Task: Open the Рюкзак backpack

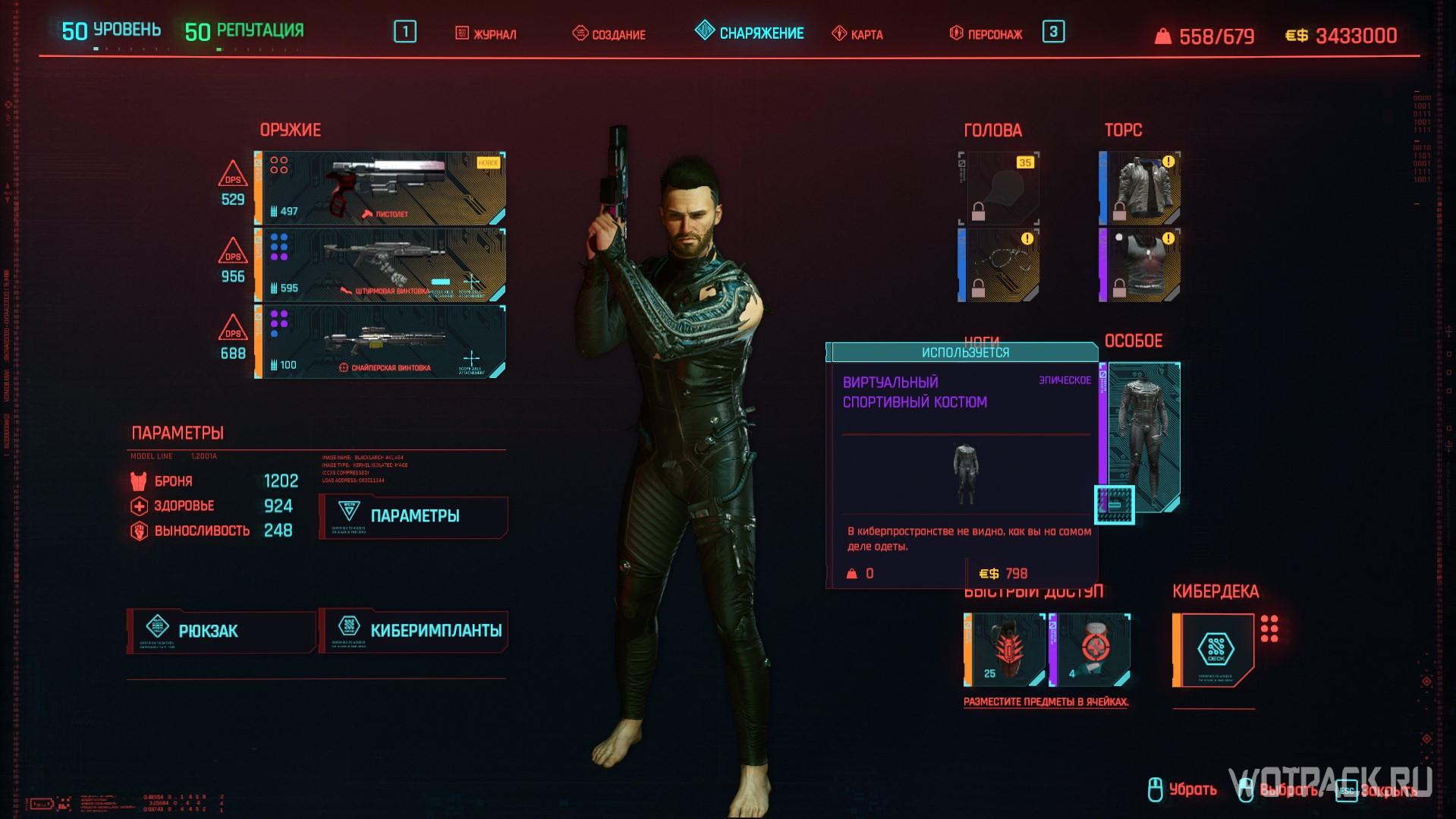Action: pyautogui.click(x=221, y=631)
